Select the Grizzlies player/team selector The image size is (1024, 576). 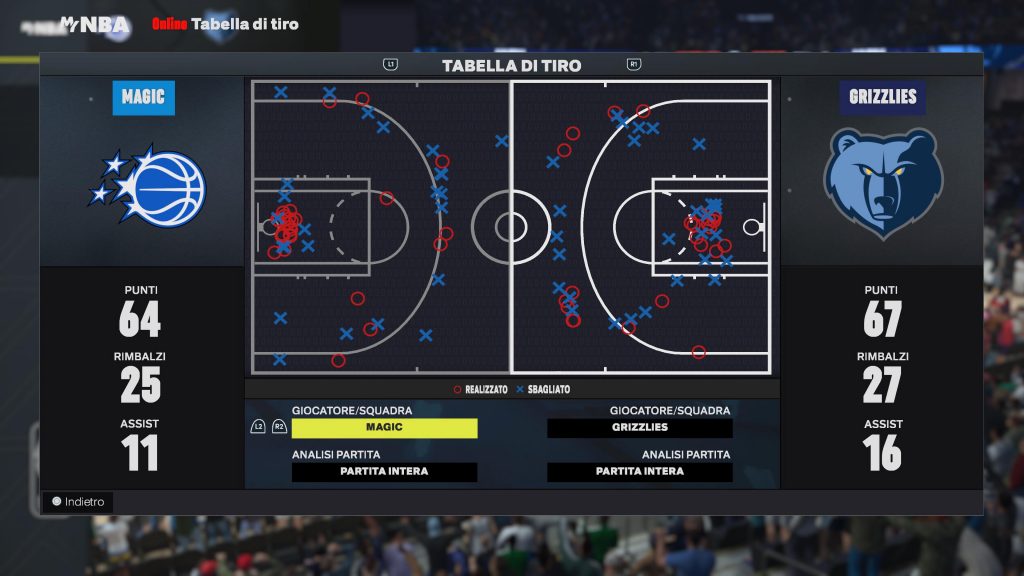pyautogui.click(x=640, y=428)
